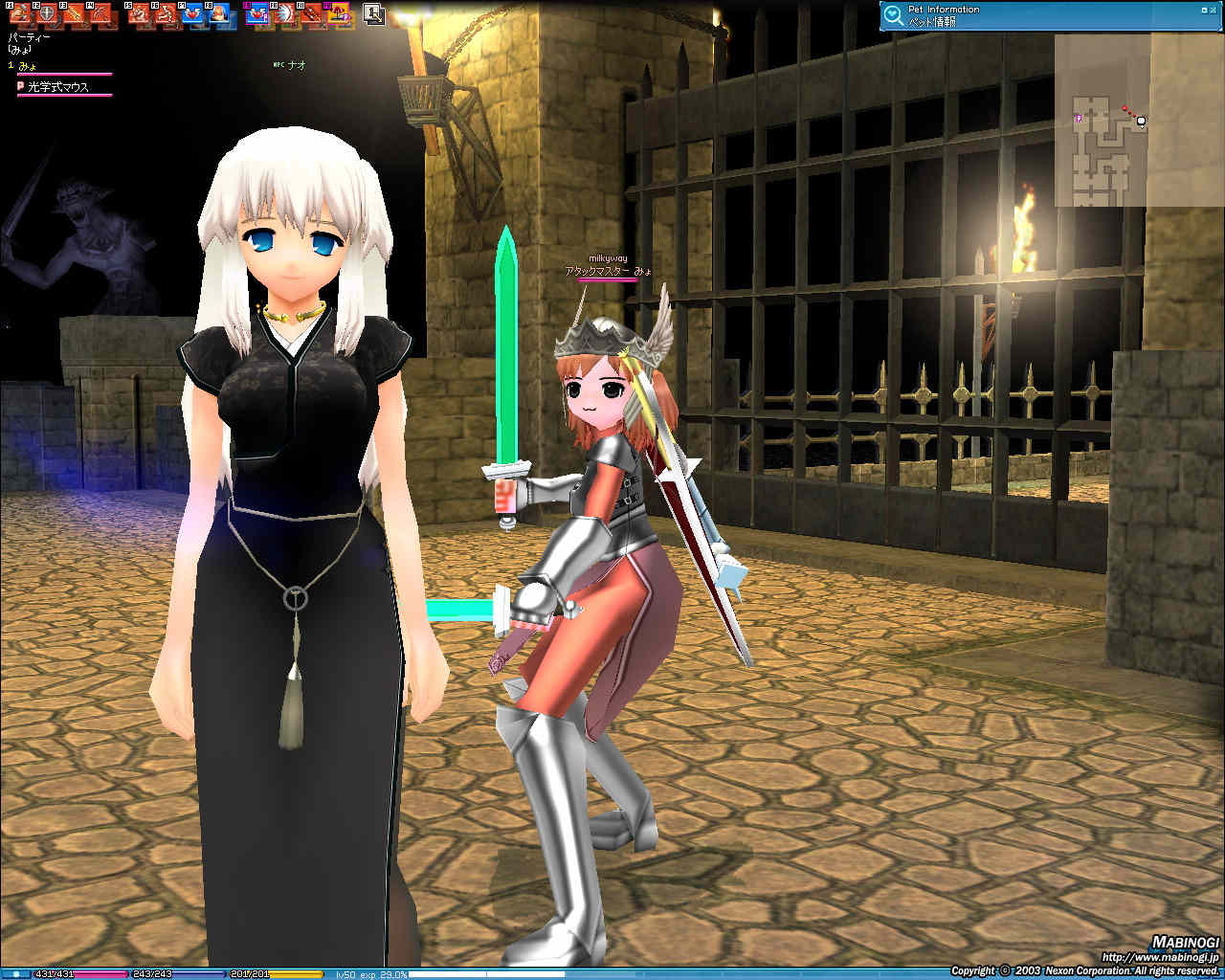Minimize the Pet Information window
Screen dimensions: 1225x980
pyautogui.click(x=1203, y=10)
